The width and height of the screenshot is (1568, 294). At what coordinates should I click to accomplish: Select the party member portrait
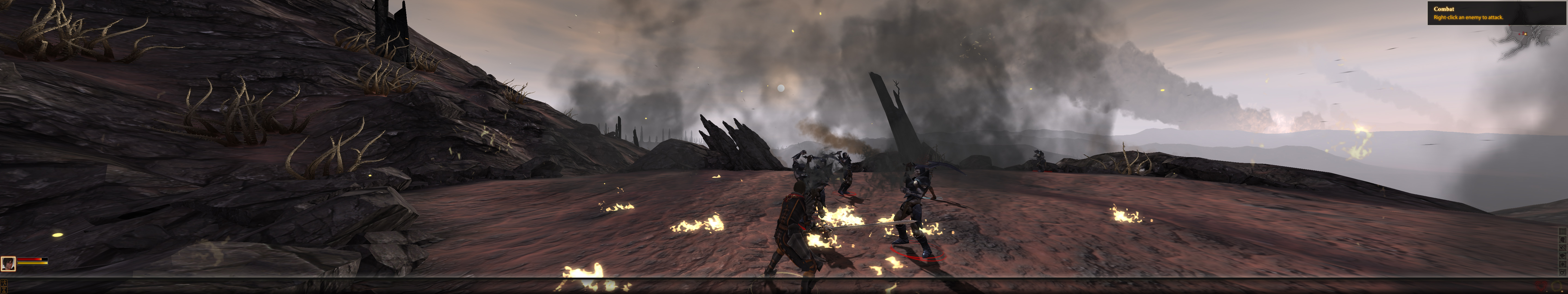8,263
